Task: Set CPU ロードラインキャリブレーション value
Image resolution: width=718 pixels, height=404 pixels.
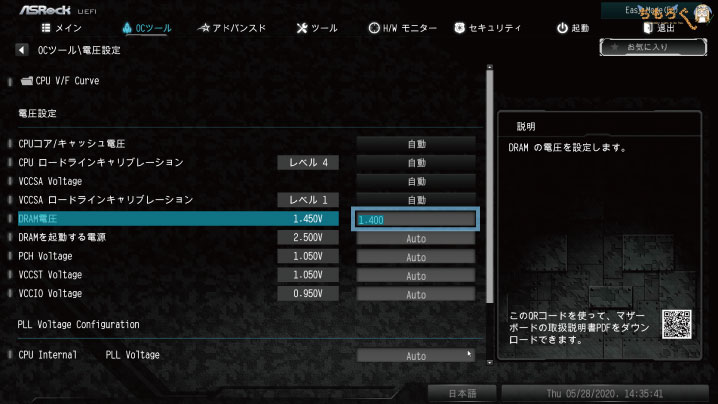Action: (416, 163)
